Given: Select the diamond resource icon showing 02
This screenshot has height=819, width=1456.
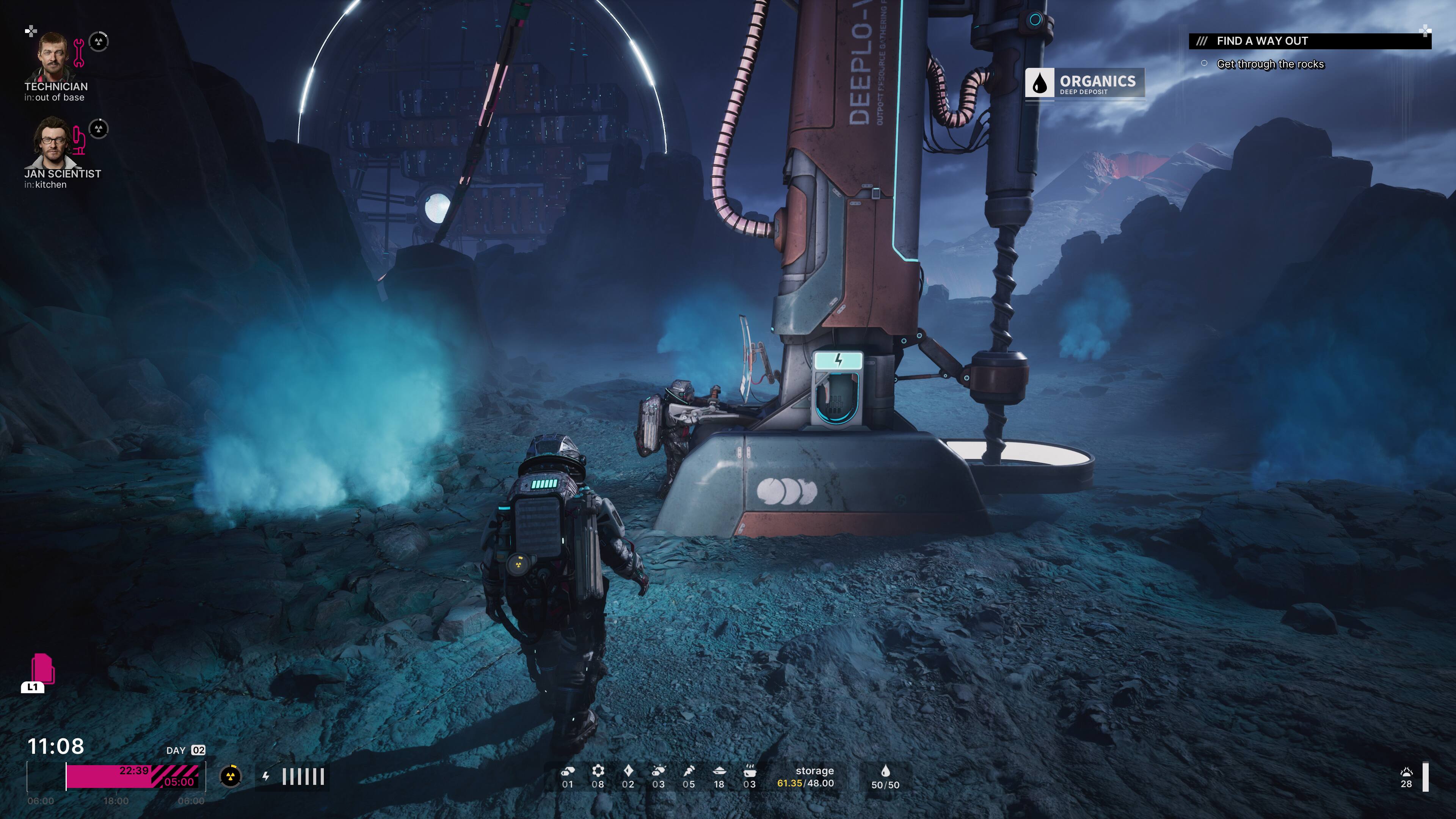Looking at the screenshot, I should click(x=629, y=772).
